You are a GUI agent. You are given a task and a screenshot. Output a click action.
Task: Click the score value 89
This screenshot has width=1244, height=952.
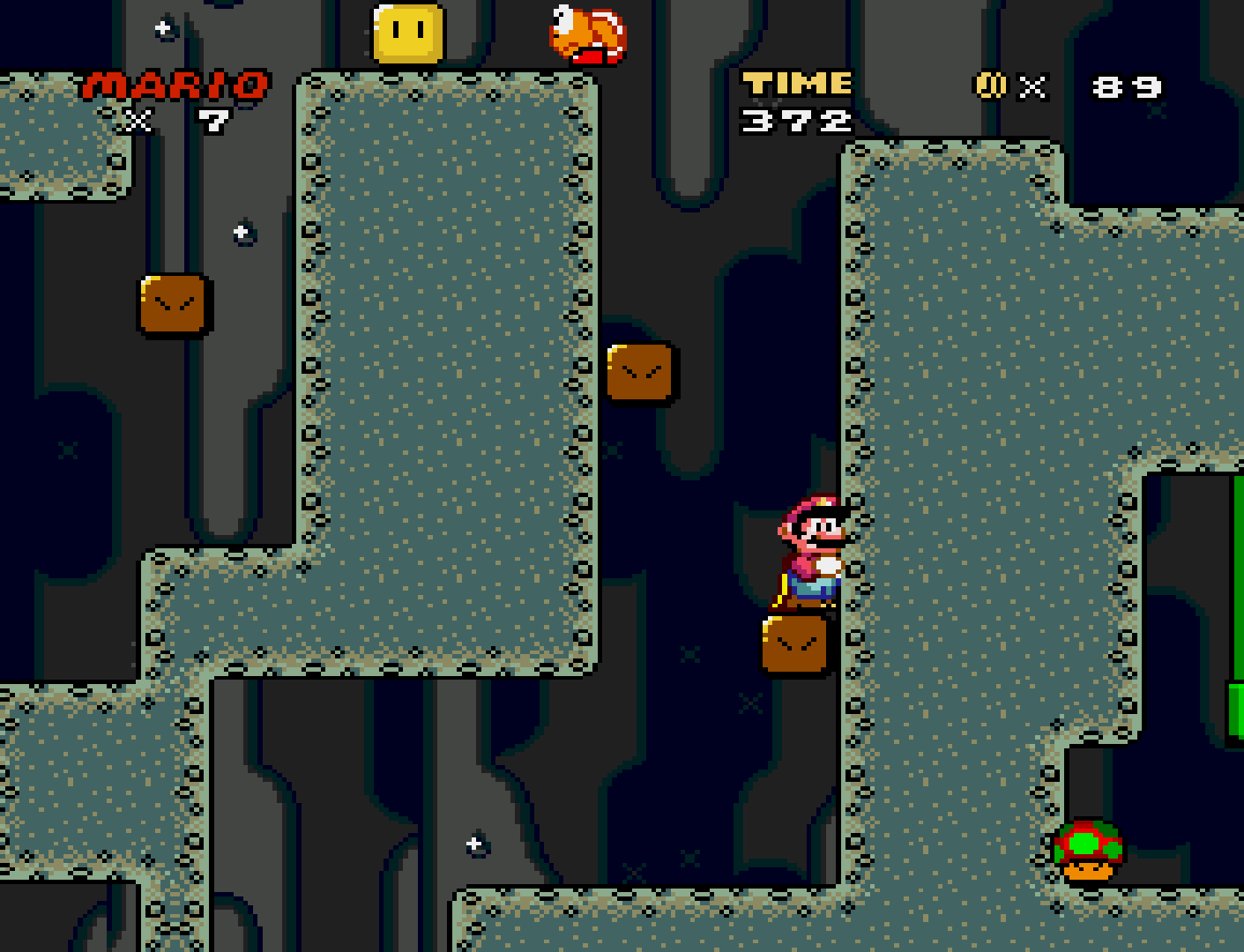coord(1126,86)
